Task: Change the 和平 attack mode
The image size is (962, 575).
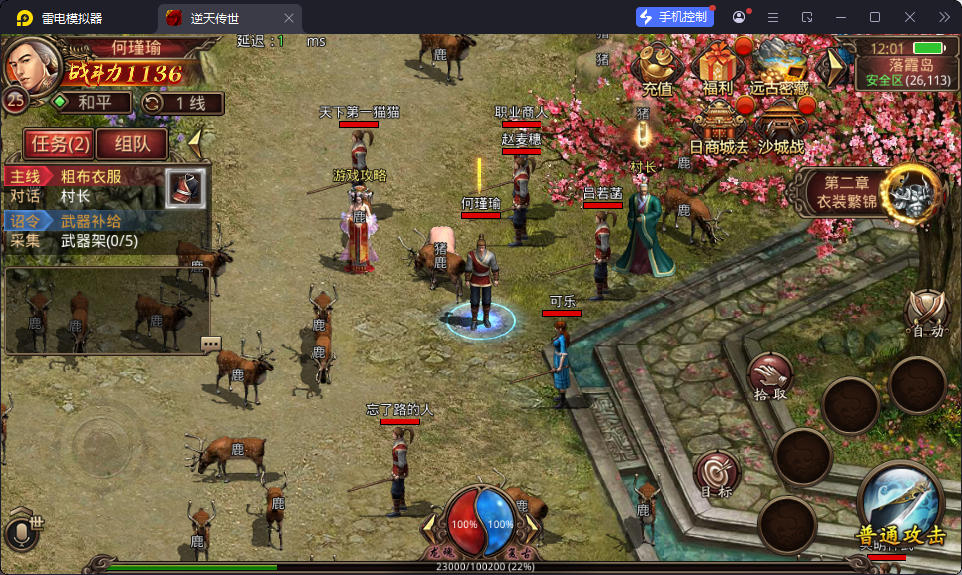Action: click(x=91, y=102)
